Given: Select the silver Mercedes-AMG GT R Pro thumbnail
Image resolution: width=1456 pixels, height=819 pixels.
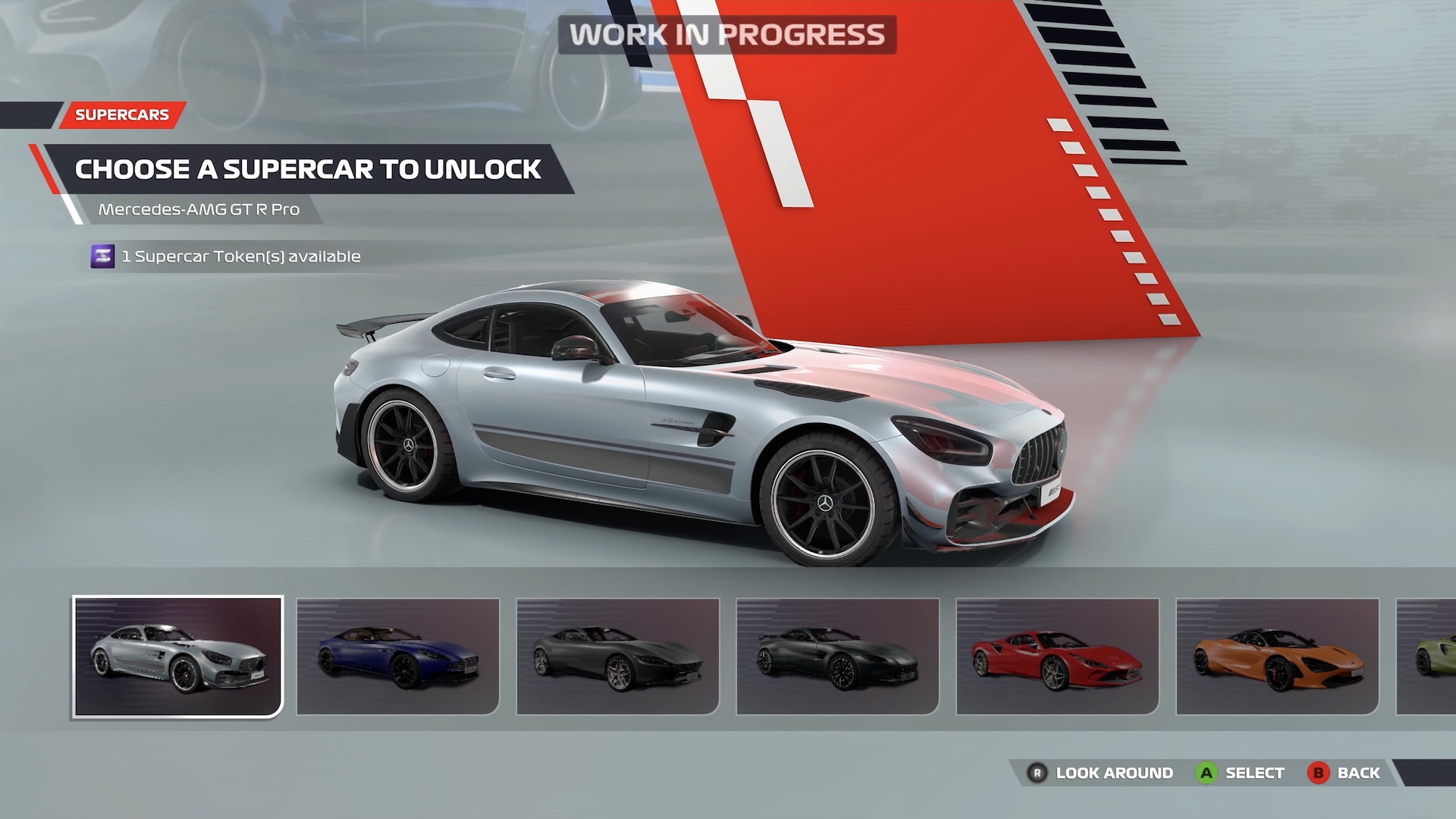Looking at the screenshot, I should coord(178,657).
